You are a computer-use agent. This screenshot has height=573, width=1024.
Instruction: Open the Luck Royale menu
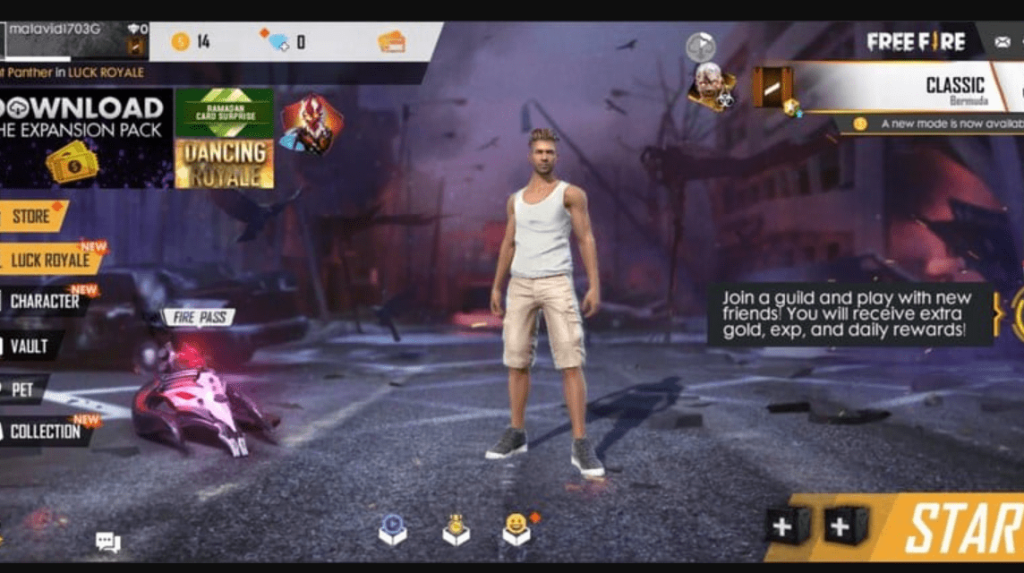pyautogui.click(x=50, y=261)
